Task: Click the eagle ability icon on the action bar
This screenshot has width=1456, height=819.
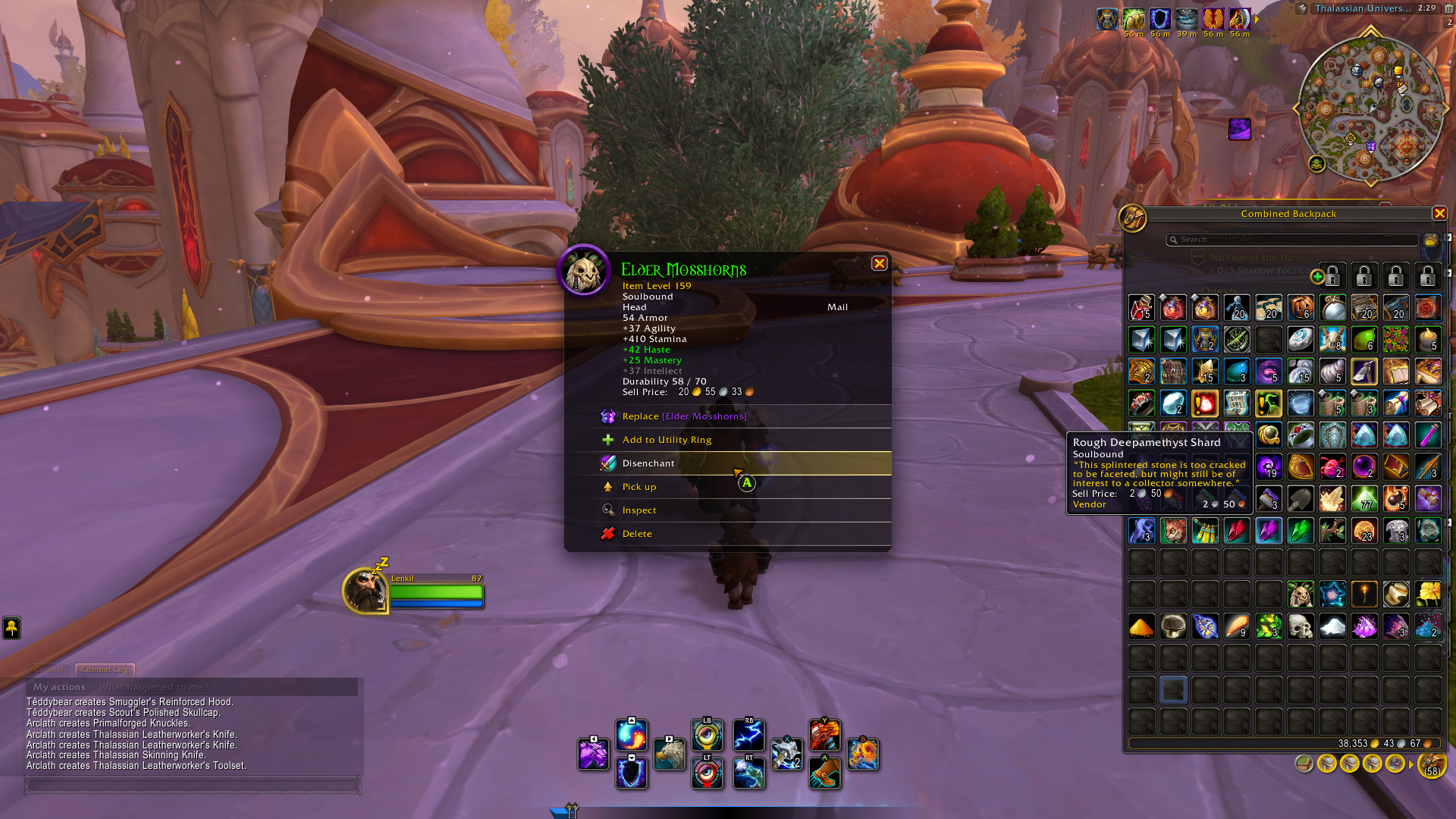Action: pos(670,755)
